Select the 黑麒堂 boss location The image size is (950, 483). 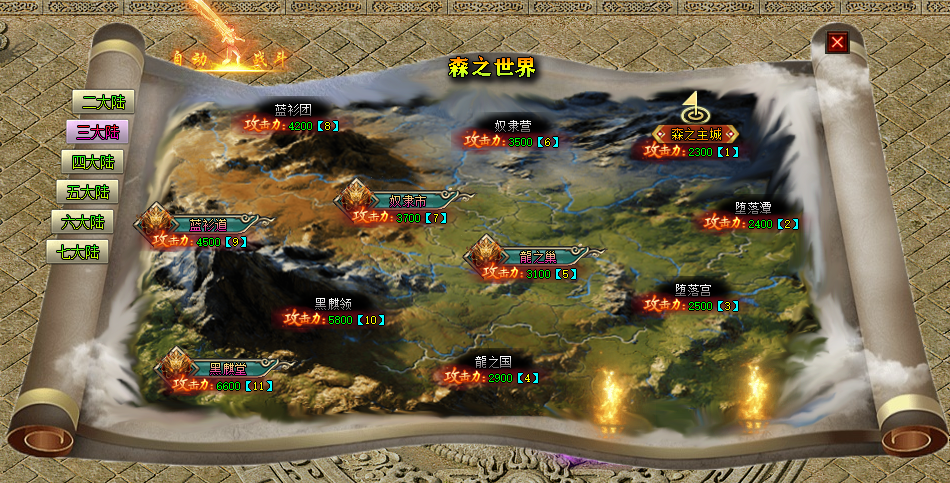tap(228, 368)
